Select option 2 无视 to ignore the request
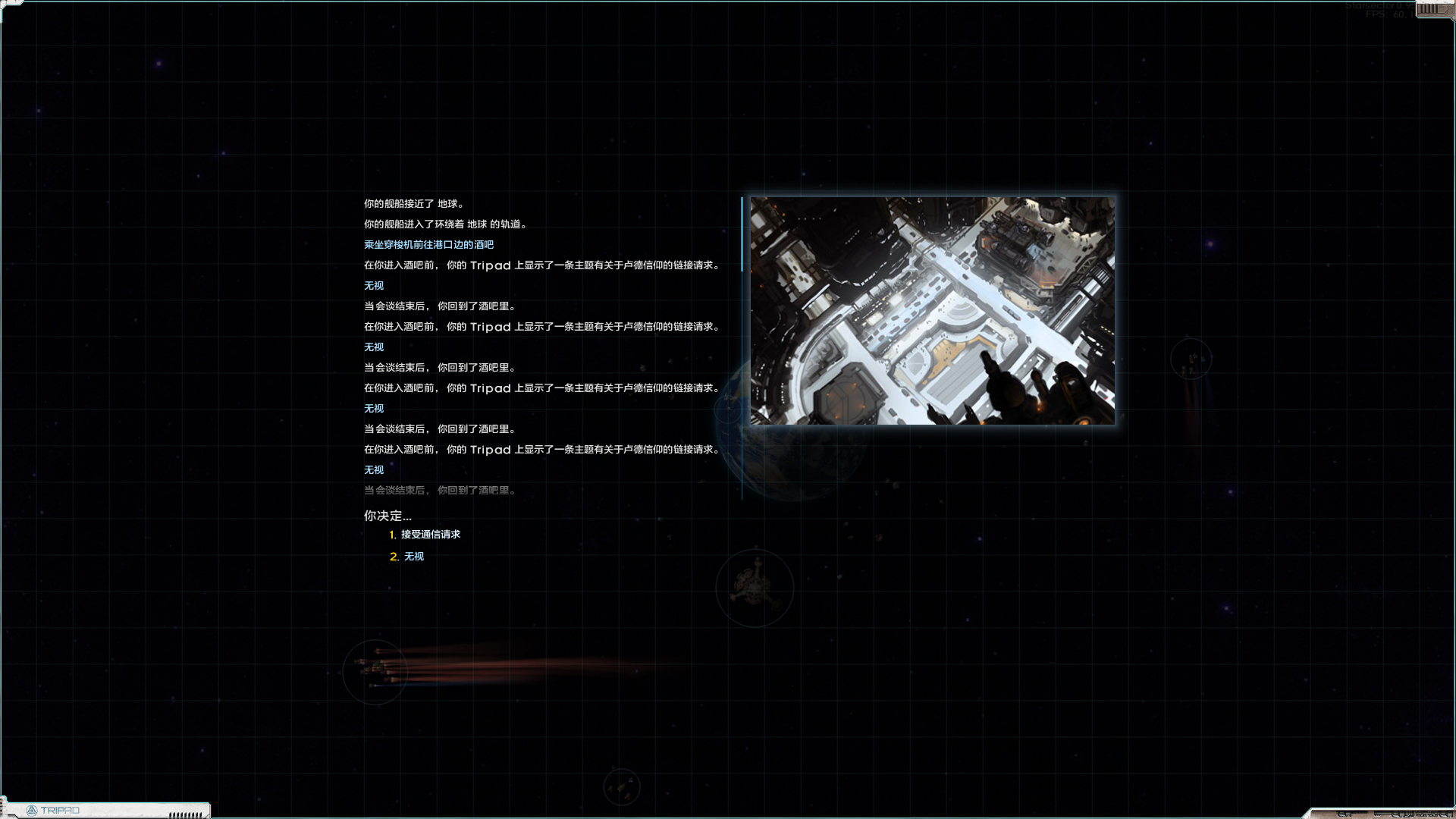The width and height of the screenshot is (1456, 819). tap(413, 556)
